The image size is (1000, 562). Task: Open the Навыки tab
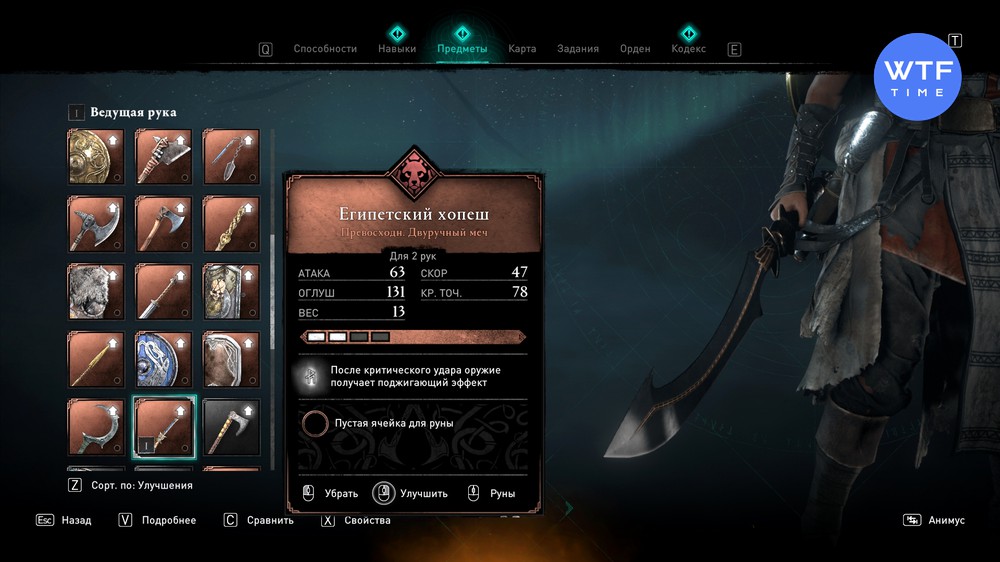[397, 49]
